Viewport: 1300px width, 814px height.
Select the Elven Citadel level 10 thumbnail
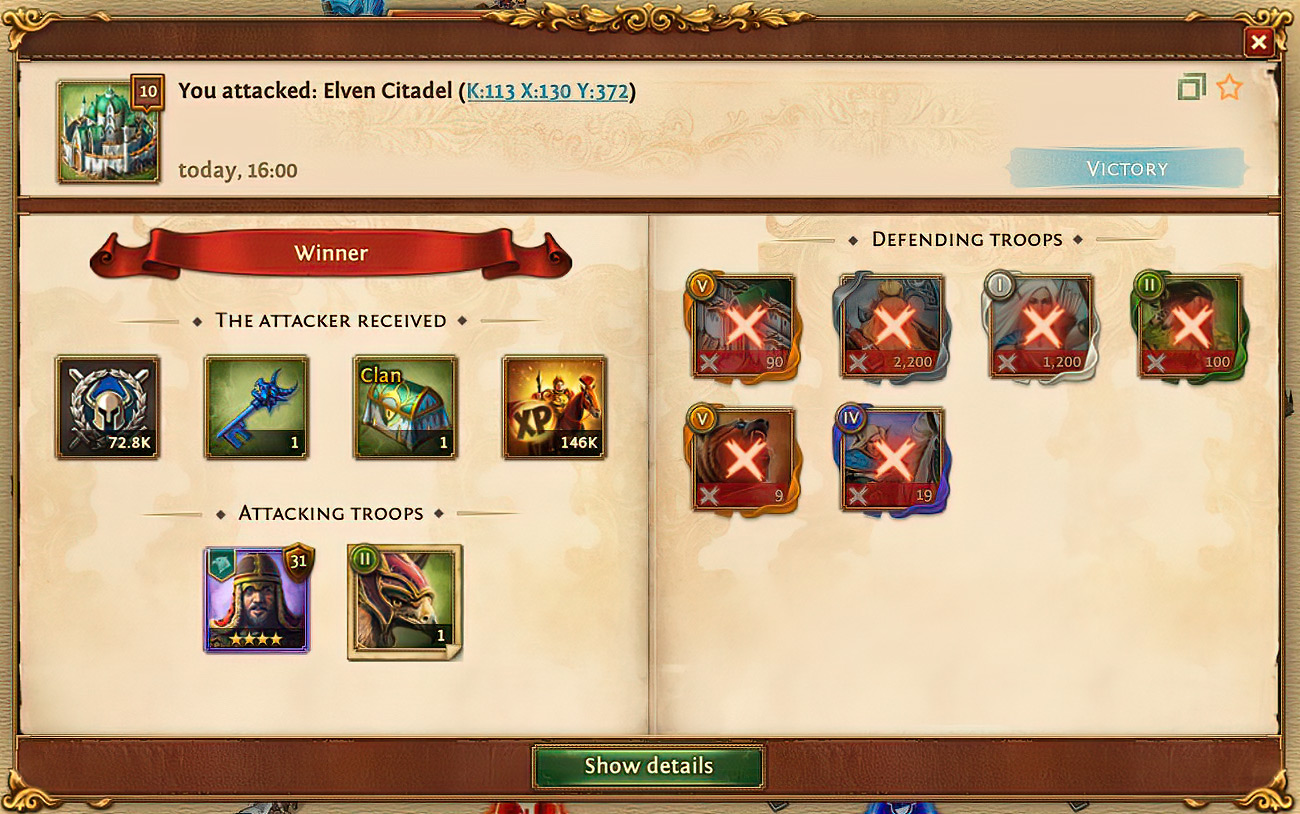(x=108, y=132)
